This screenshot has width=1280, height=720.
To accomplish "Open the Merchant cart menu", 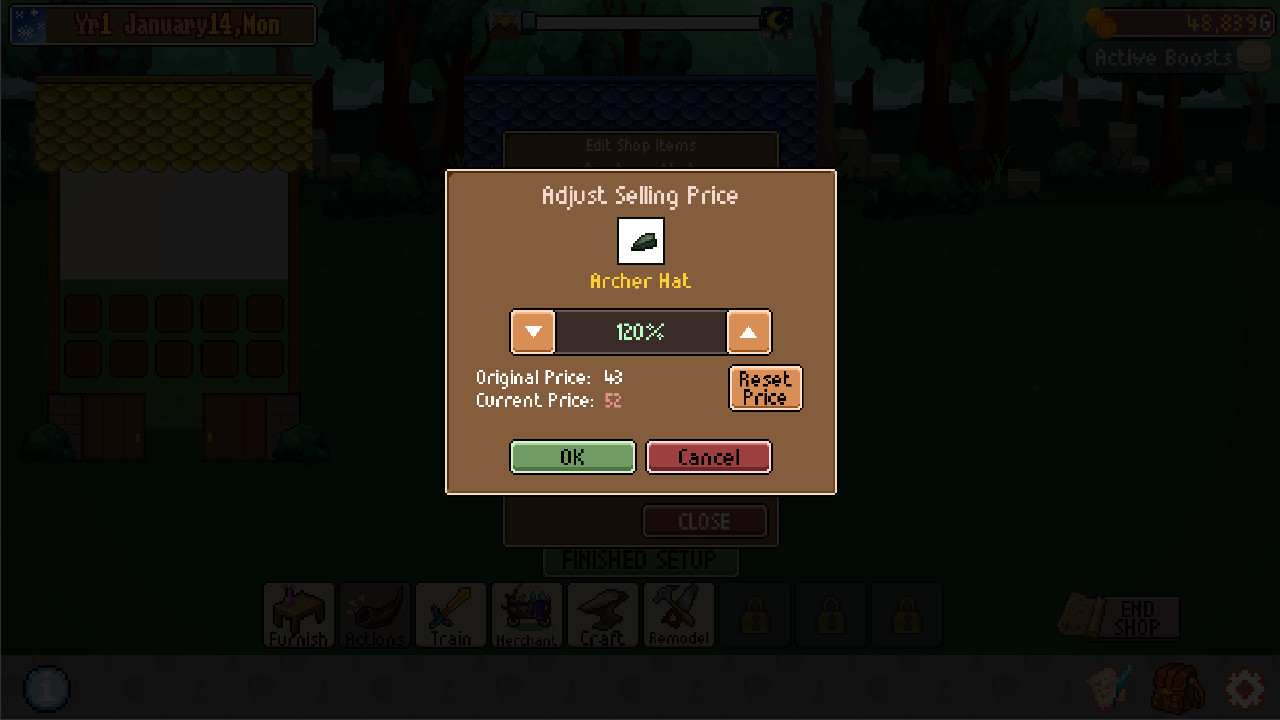I will click(526, 615).
